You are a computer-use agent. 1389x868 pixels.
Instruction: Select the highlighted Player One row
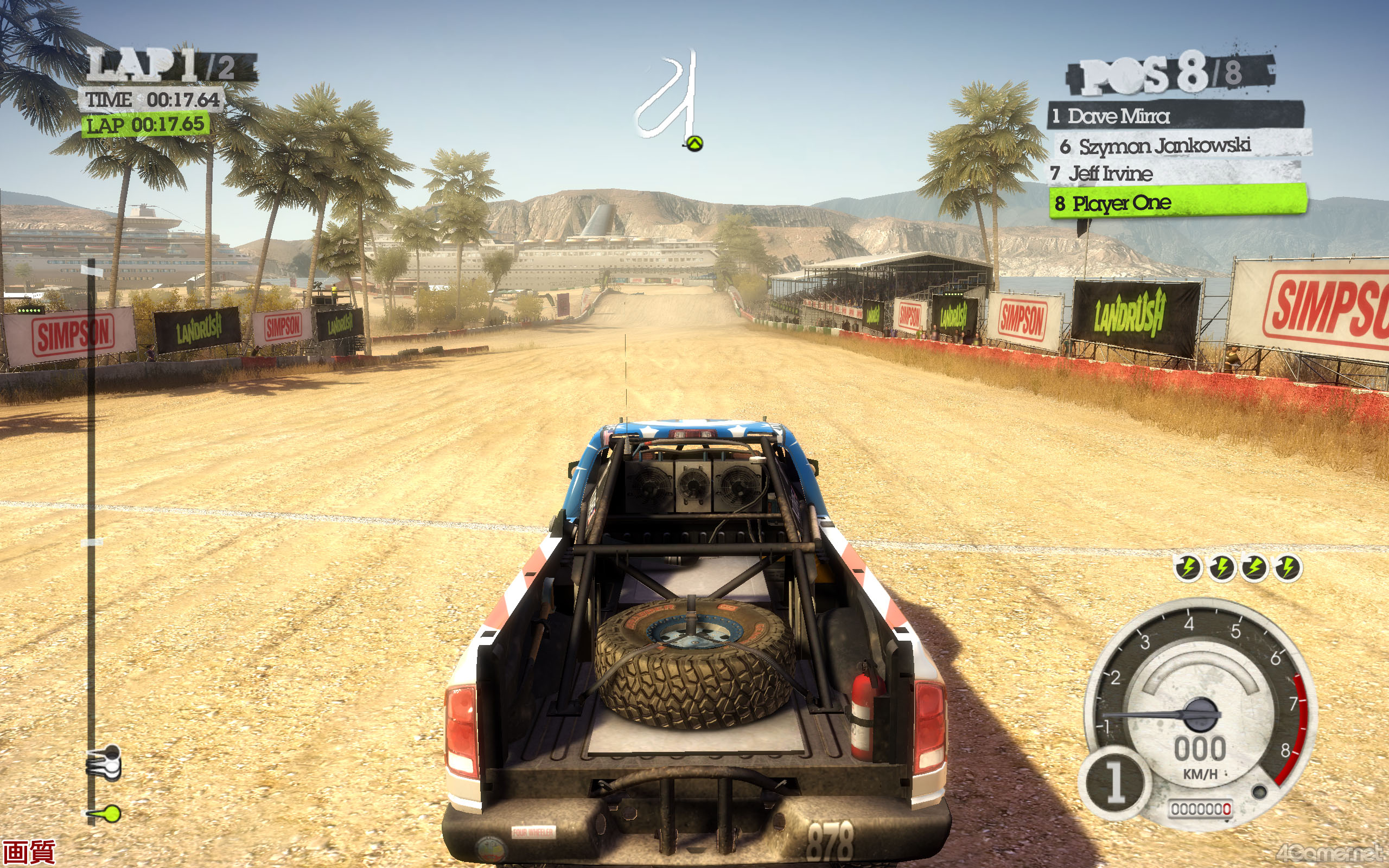[x=1178, y=203]
